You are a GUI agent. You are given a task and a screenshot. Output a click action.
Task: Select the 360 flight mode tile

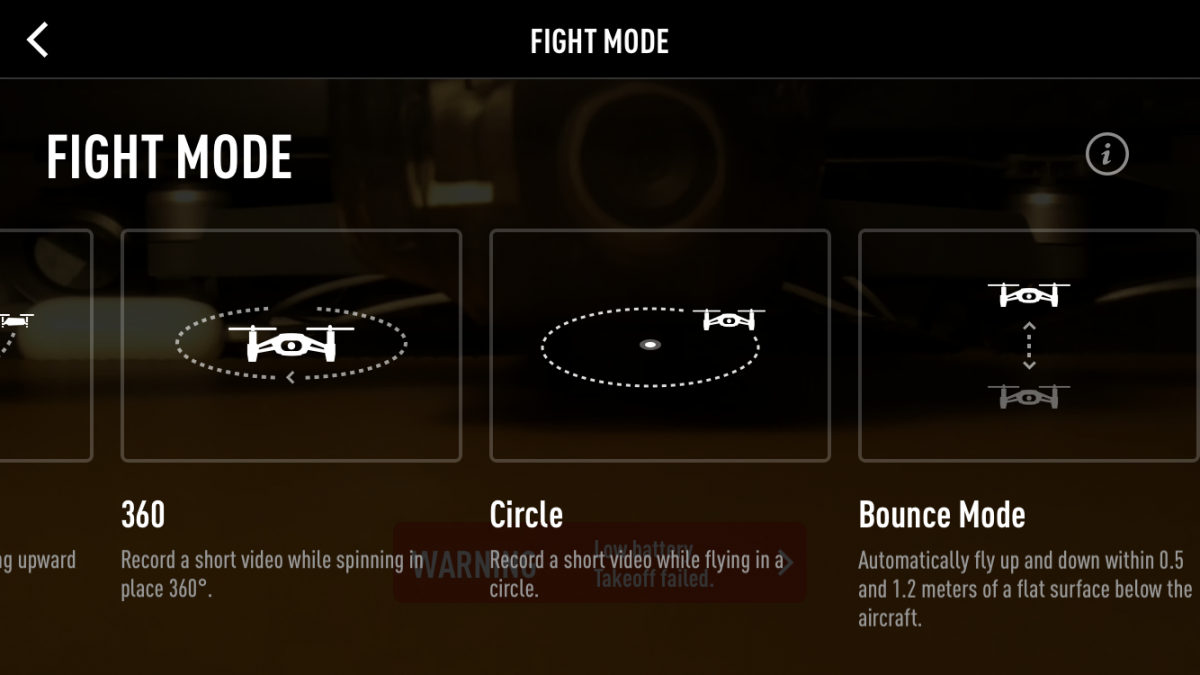pyautogui.click(x=291, y=346)
